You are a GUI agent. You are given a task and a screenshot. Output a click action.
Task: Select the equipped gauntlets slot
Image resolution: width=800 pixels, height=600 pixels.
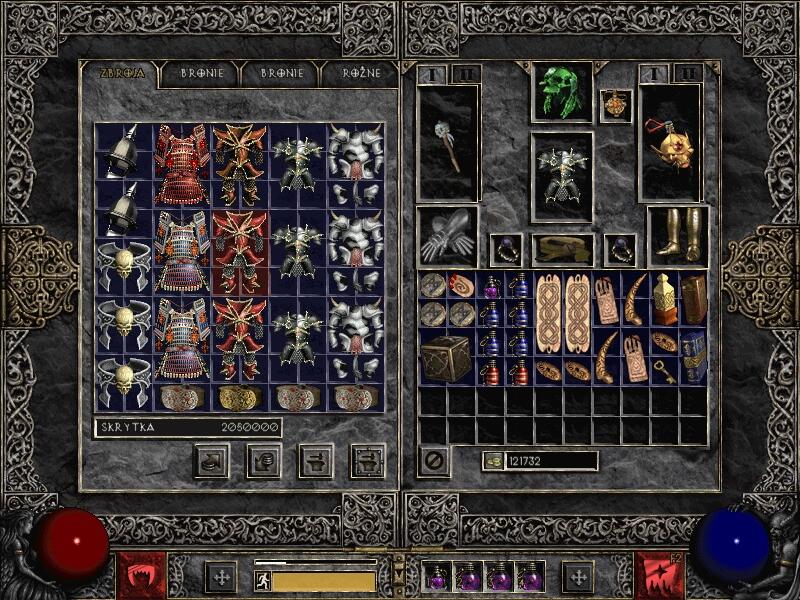click(446, 237)
